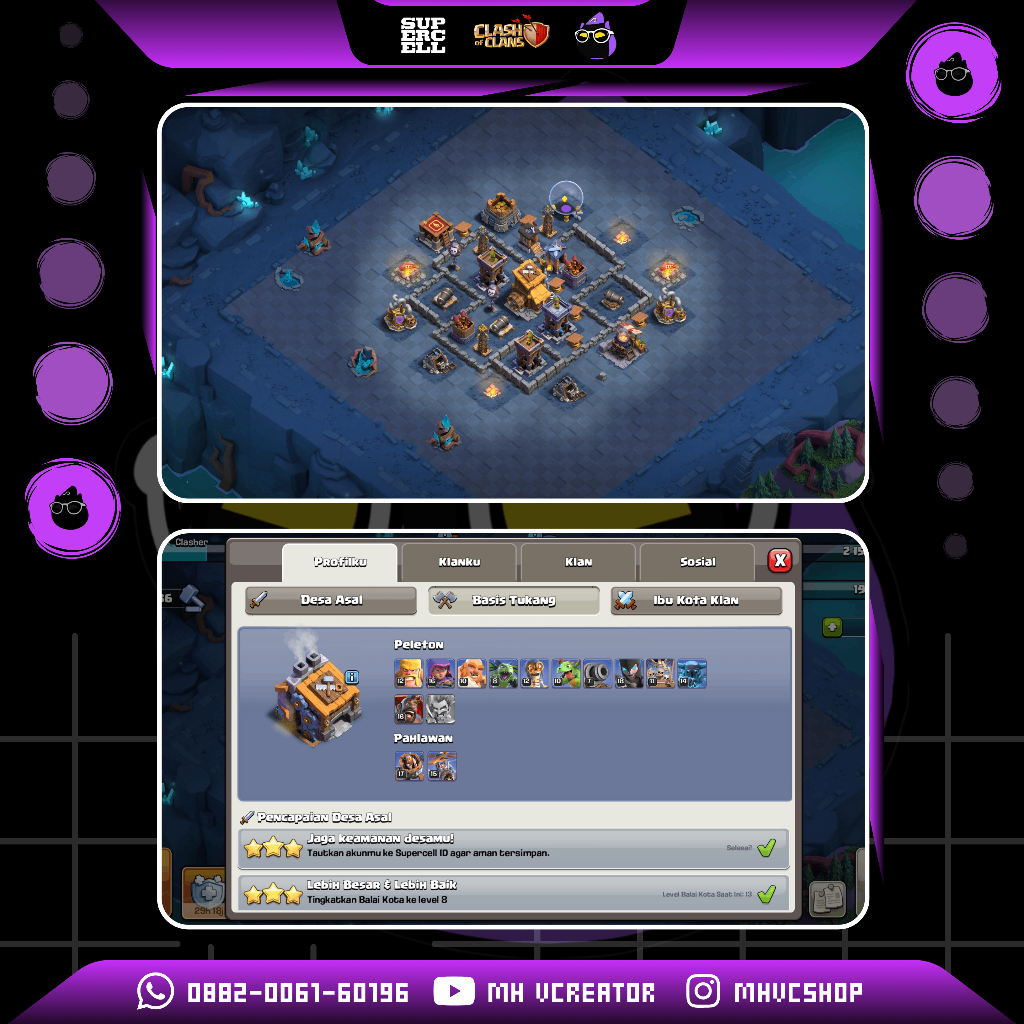Select the Baby Dragon troop icon

[x=566, y=674]
